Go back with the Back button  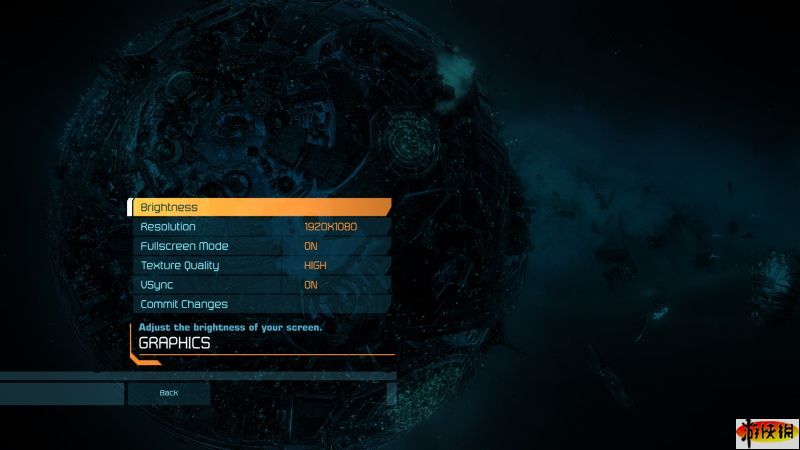[x=168, y=393]
